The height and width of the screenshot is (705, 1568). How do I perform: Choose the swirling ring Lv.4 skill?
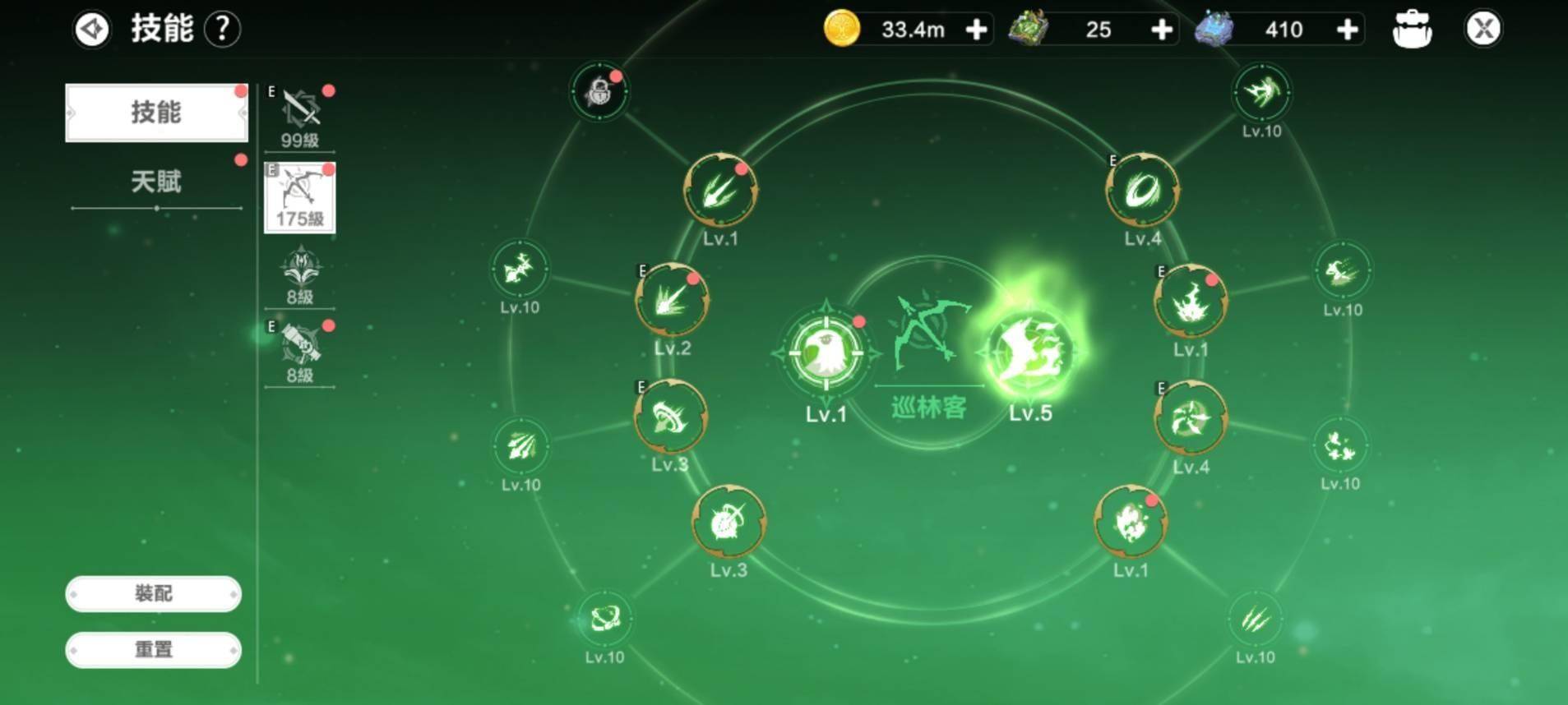(1142, 191)
